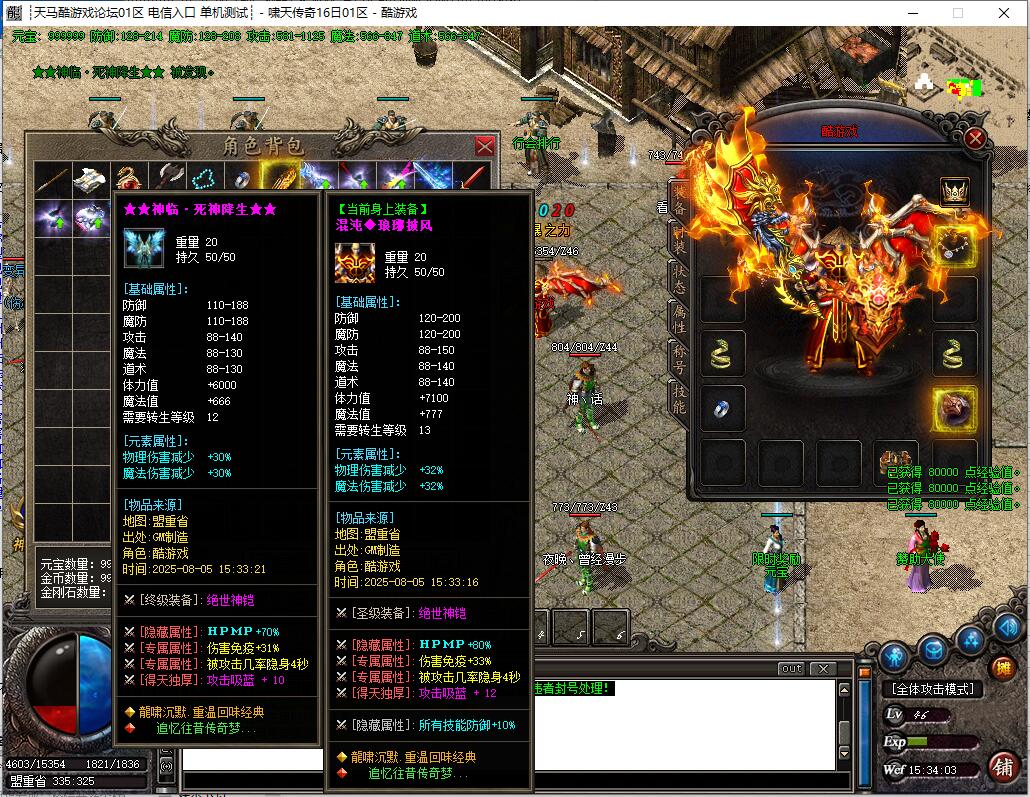Click the blue ring equipment slot
This screenshot has width=1030, height=797.
click(x=721, y=408)
